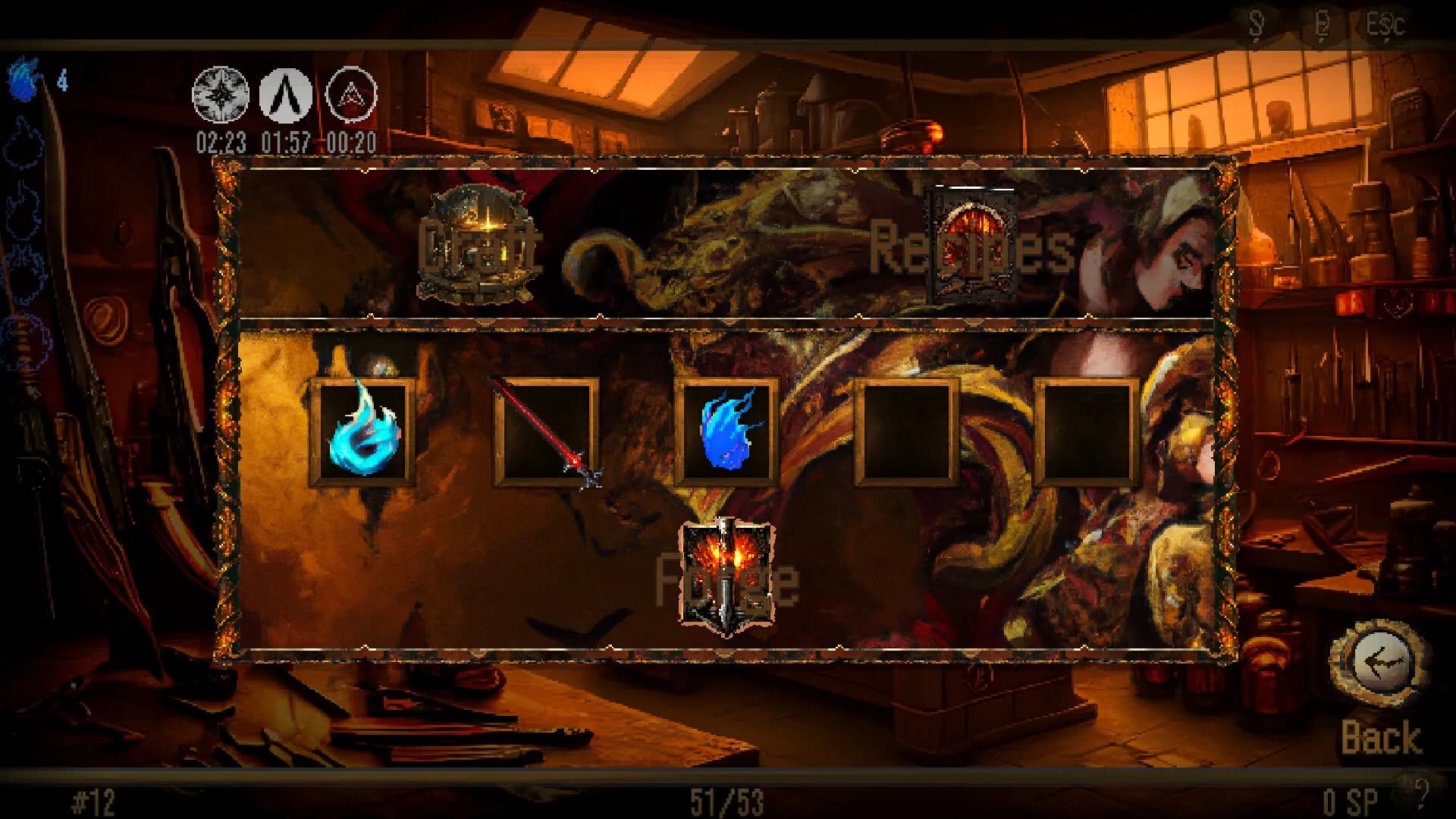The width and height of the screenshot is (1456, 819).
Task: Click the furnace icon beside Recipes
Action: (971, 243)
